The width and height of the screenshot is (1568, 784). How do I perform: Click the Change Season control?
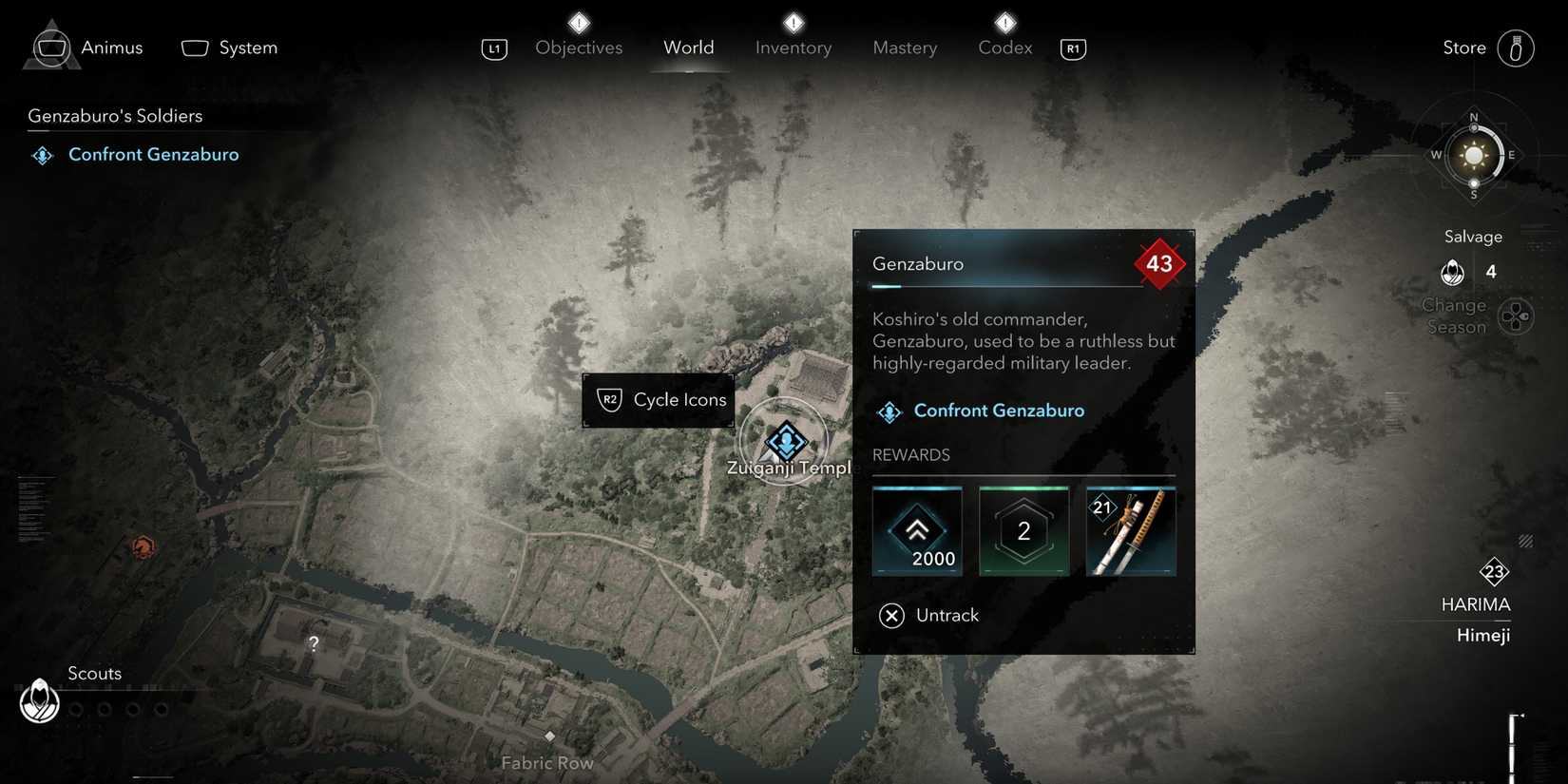(x=1515, y=316)
